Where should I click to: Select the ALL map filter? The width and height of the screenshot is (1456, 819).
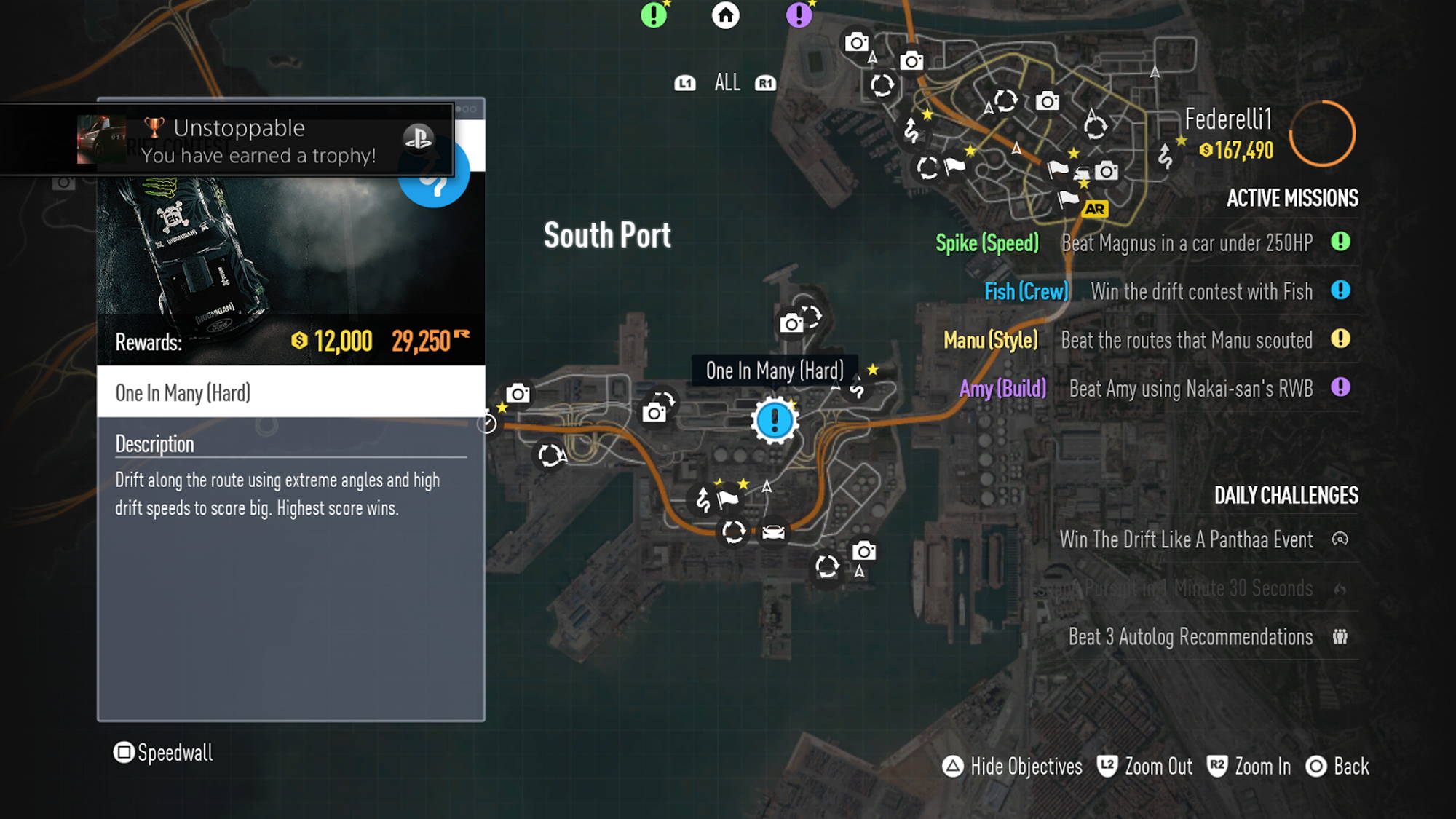[727, 83]
